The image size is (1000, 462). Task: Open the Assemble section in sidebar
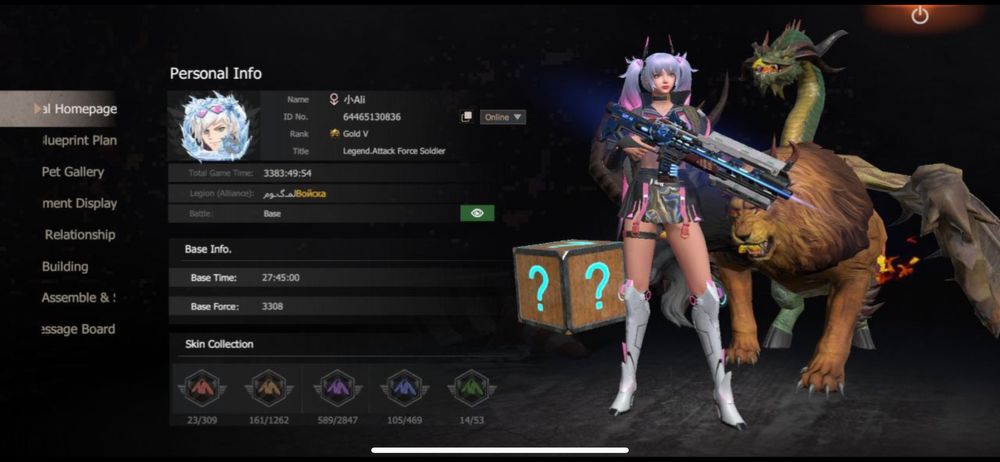pyautogui.click(x=78, y=298)
